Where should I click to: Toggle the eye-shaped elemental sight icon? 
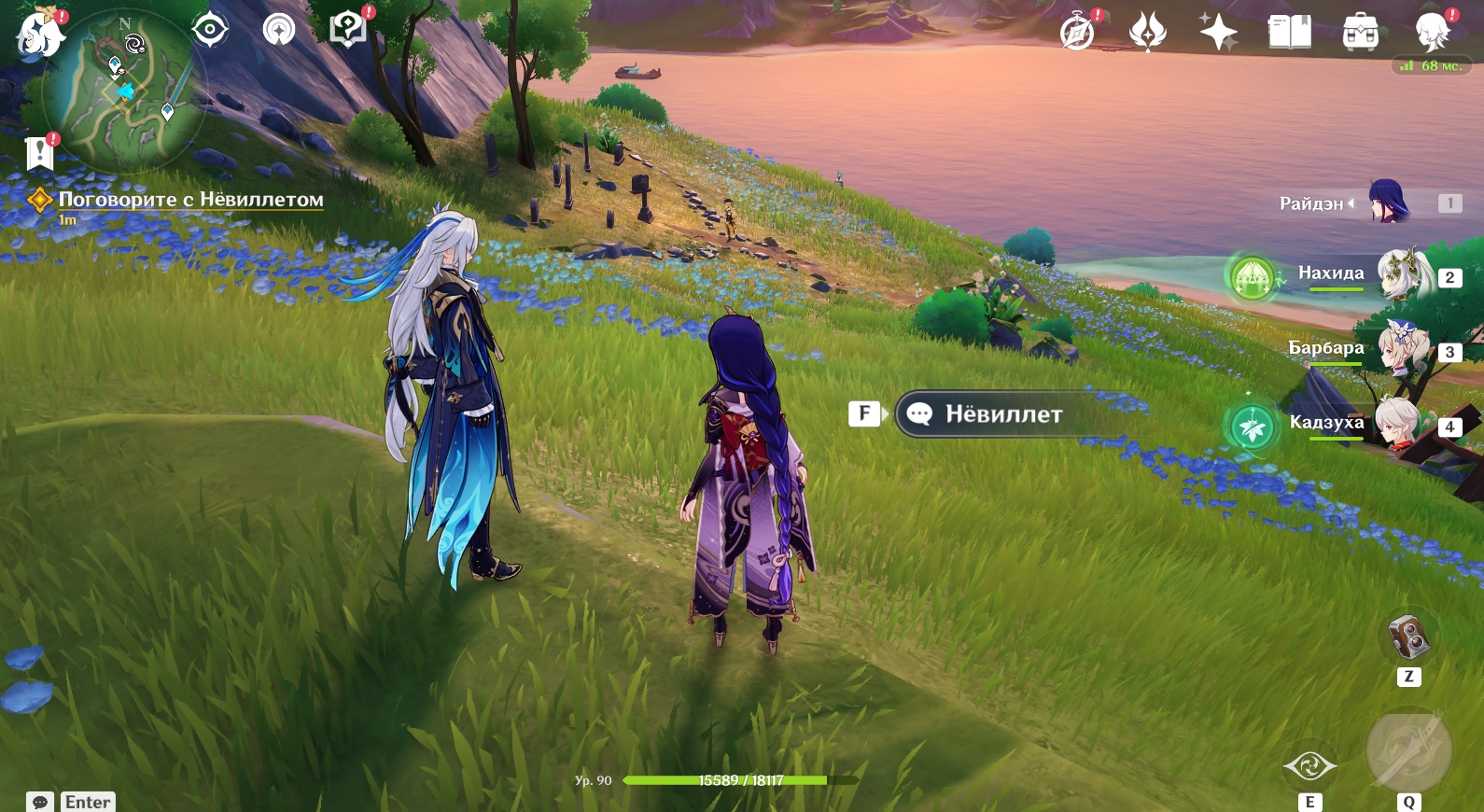point(210,30)
